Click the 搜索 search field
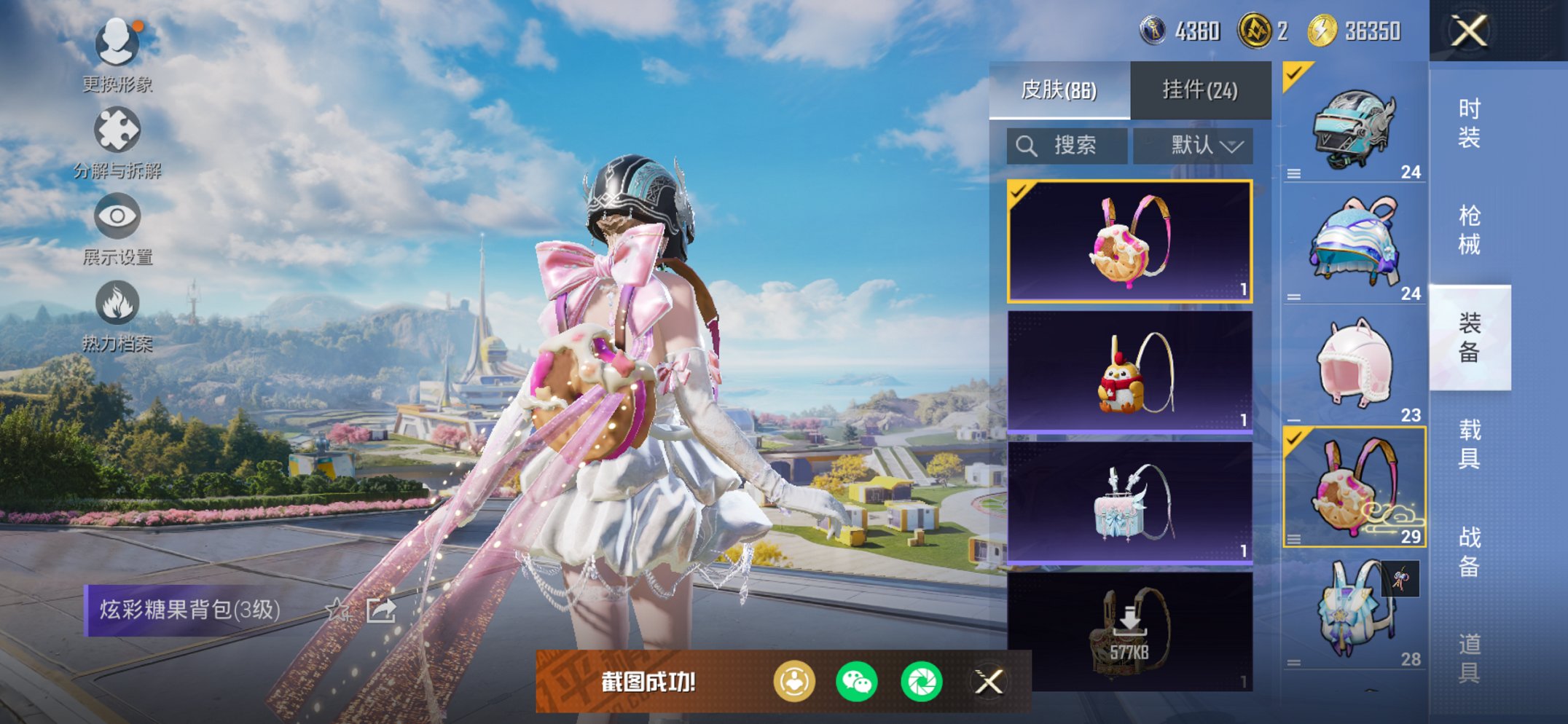Viewport: 1568px width, 724px height. pos(1067,146)
